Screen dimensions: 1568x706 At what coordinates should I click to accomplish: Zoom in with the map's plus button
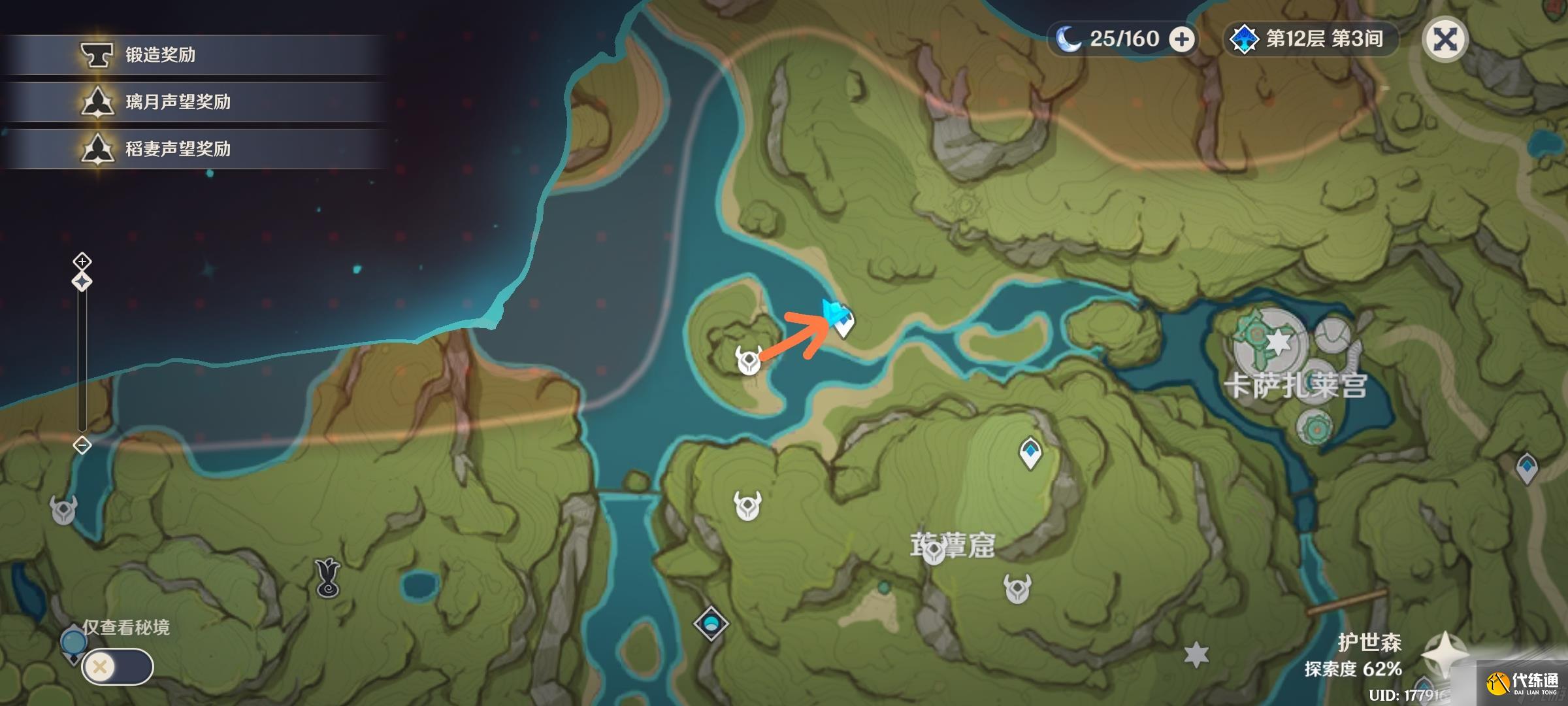(x=82, y=261)
